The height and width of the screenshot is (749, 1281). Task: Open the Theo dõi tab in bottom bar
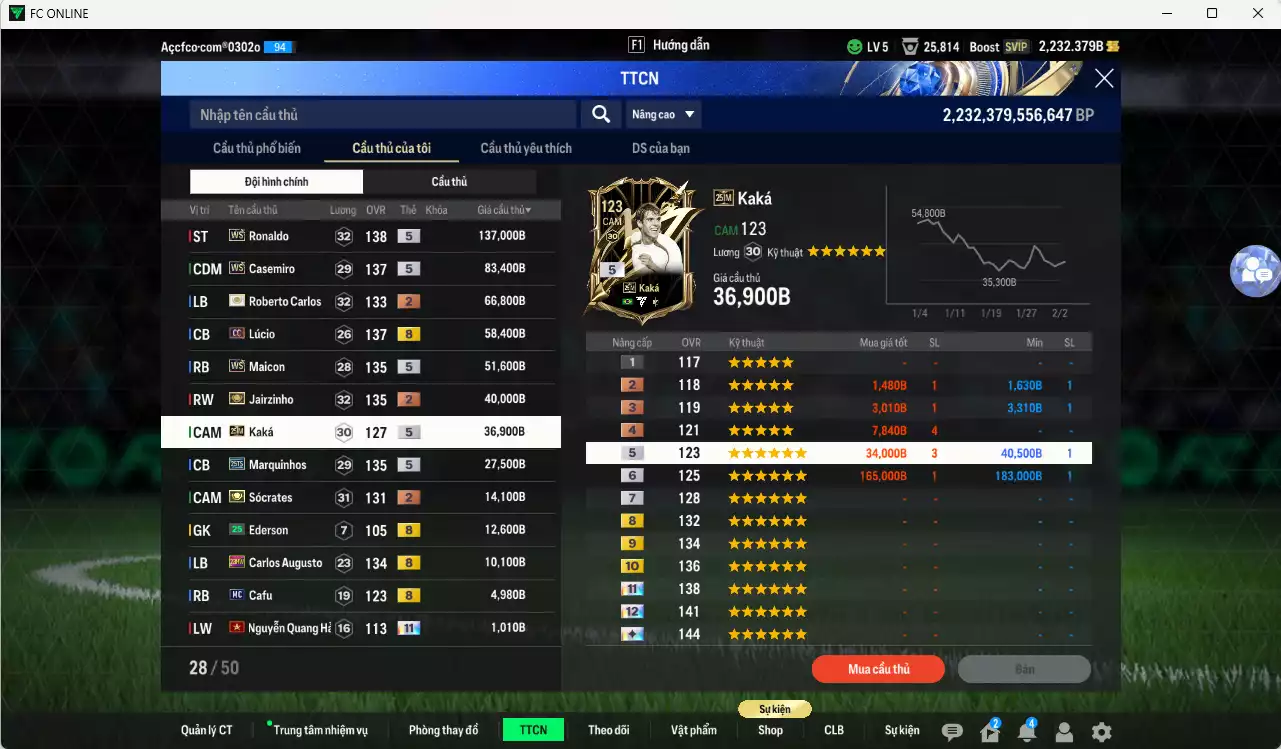click(x=609, y=729)
